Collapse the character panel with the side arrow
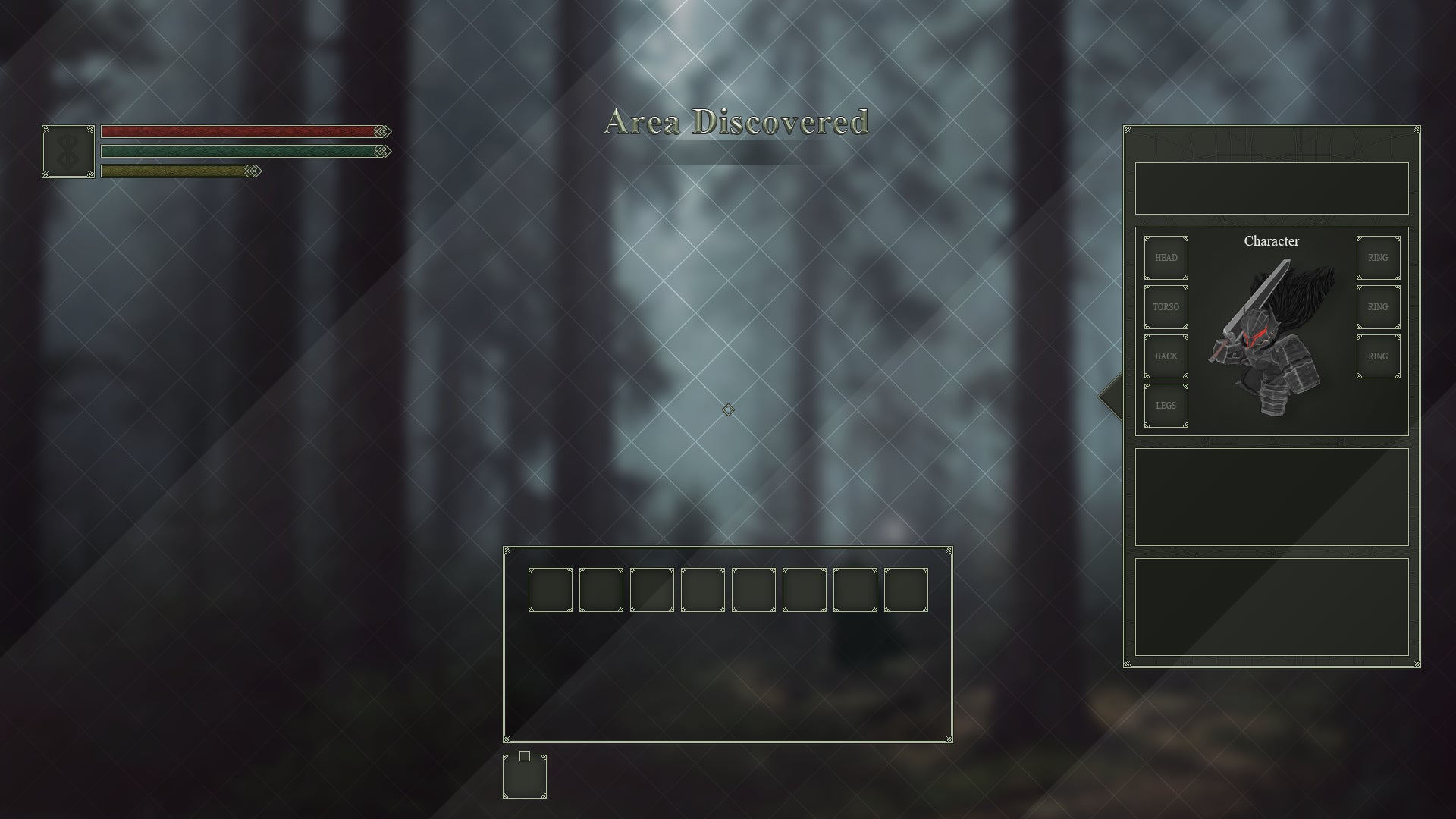The image size is (1456, 819). tap(1112, 395)
